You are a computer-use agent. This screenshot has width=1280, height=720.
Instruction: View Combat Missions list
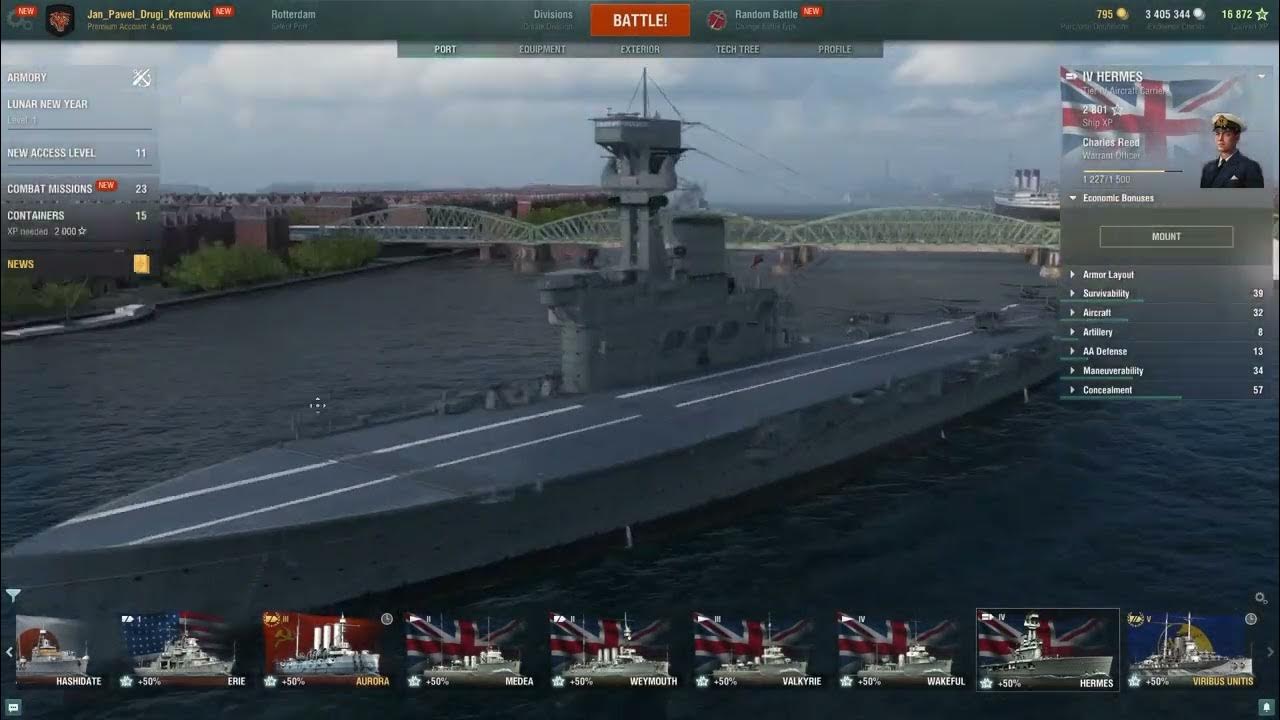(x=50, y=188)
